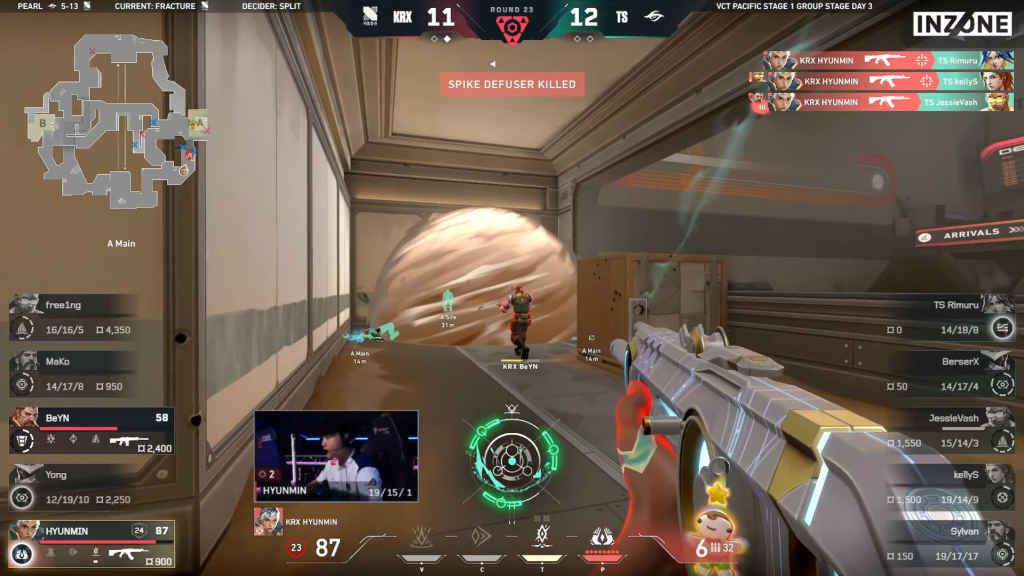Screen dimensions: 1024x576
Task: Pick HYUNMIN's scoreboard card
Action: [92, 544]
